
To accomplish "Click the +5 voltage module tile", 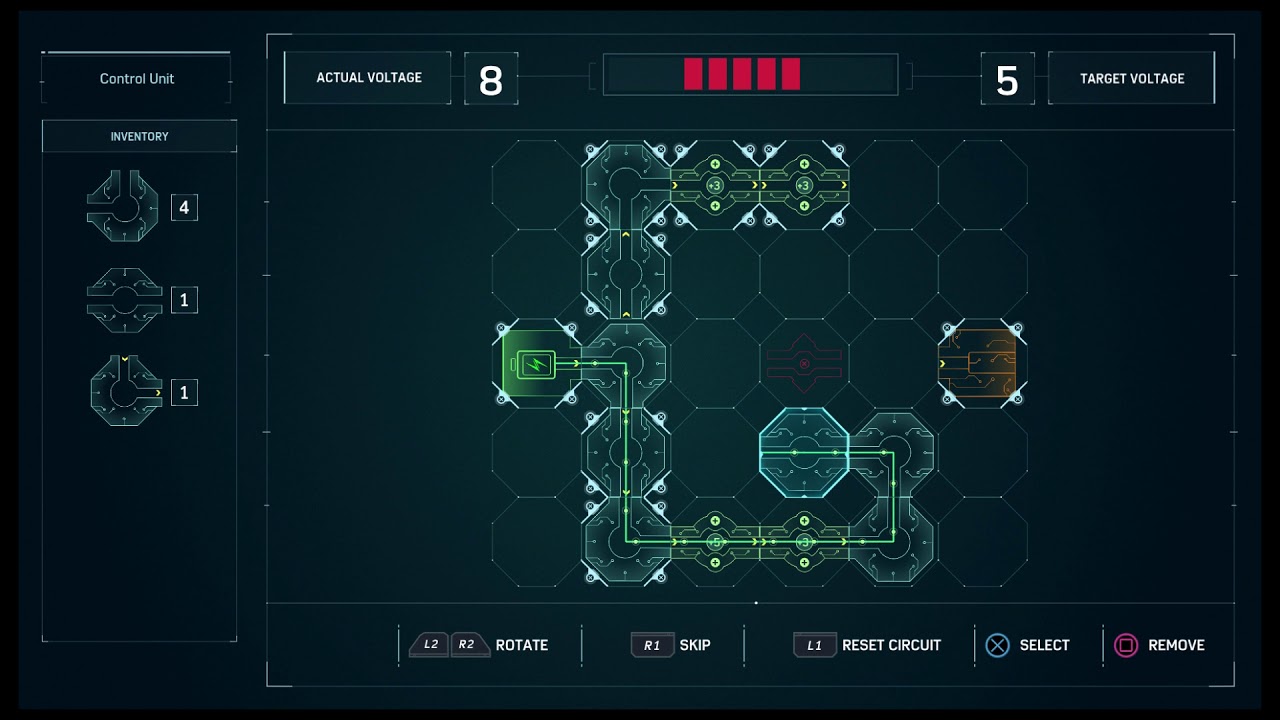I will (x=714, y=541).
